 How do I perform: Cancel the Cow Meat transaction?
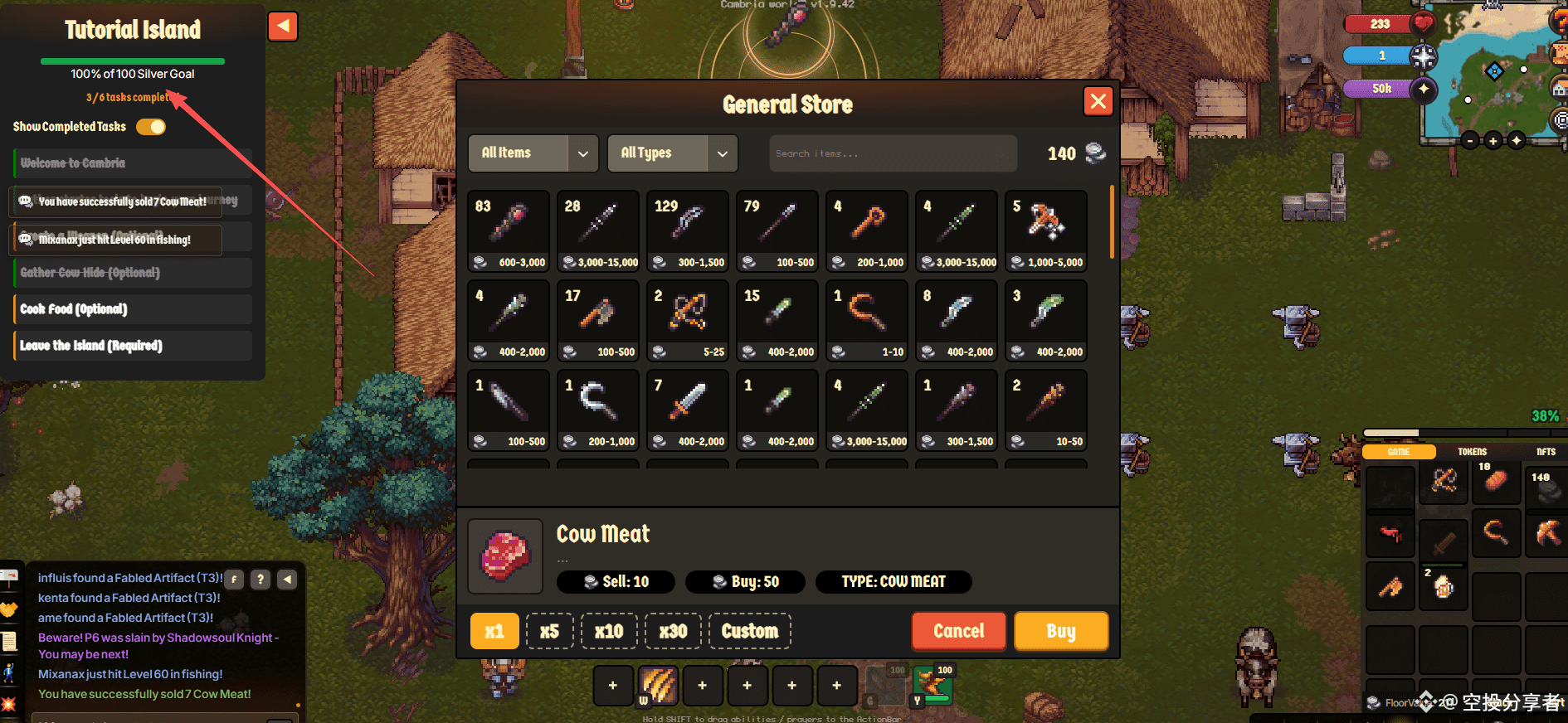pyautogui.click(x=958, y=631)
